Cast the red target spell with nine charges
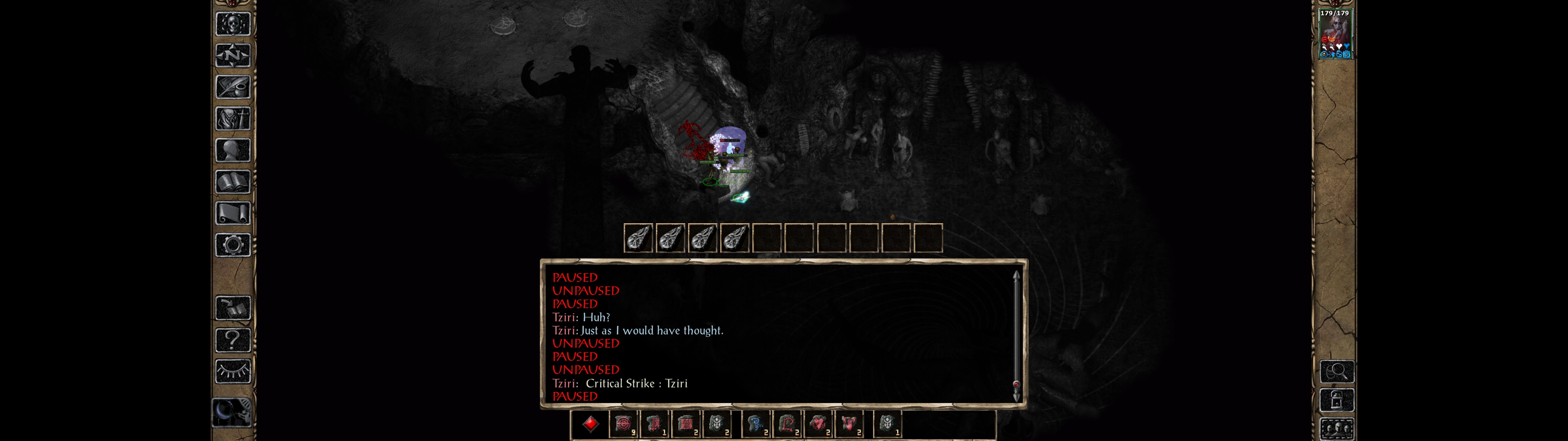1568x441 pixels. (623, 424)
